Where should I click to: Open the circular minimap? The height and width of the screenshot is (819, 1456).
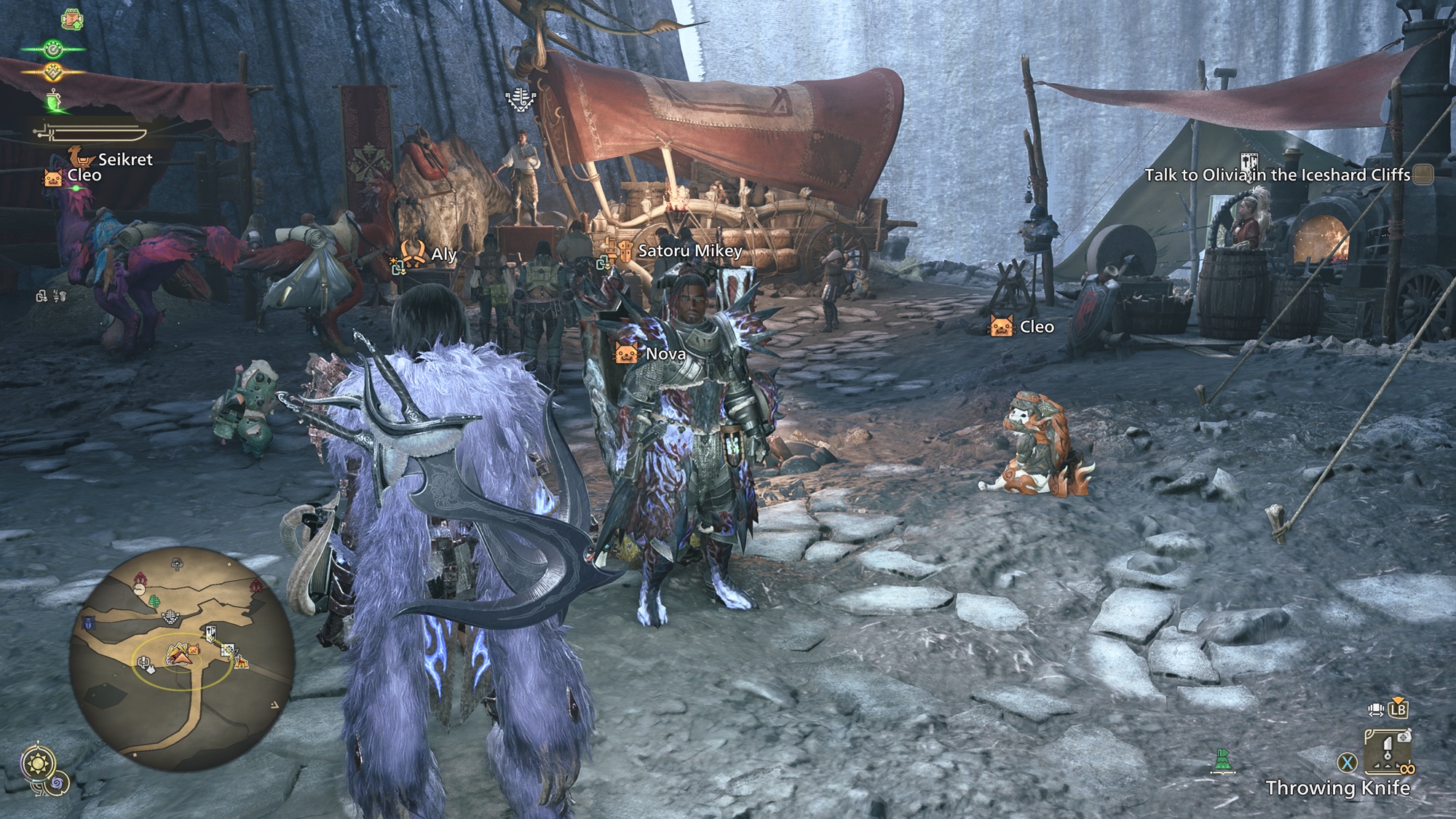tap(182, 659)
